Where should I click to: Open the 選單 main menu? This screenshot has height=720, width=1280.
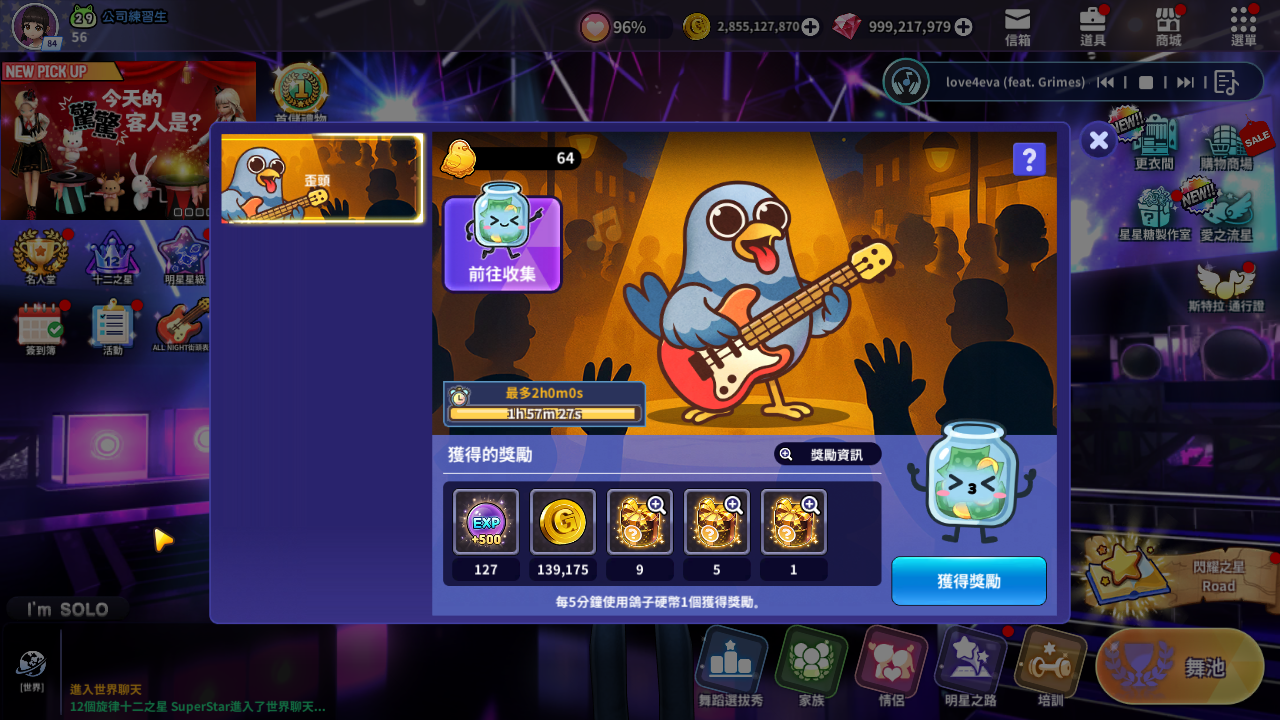[1243, 26]
